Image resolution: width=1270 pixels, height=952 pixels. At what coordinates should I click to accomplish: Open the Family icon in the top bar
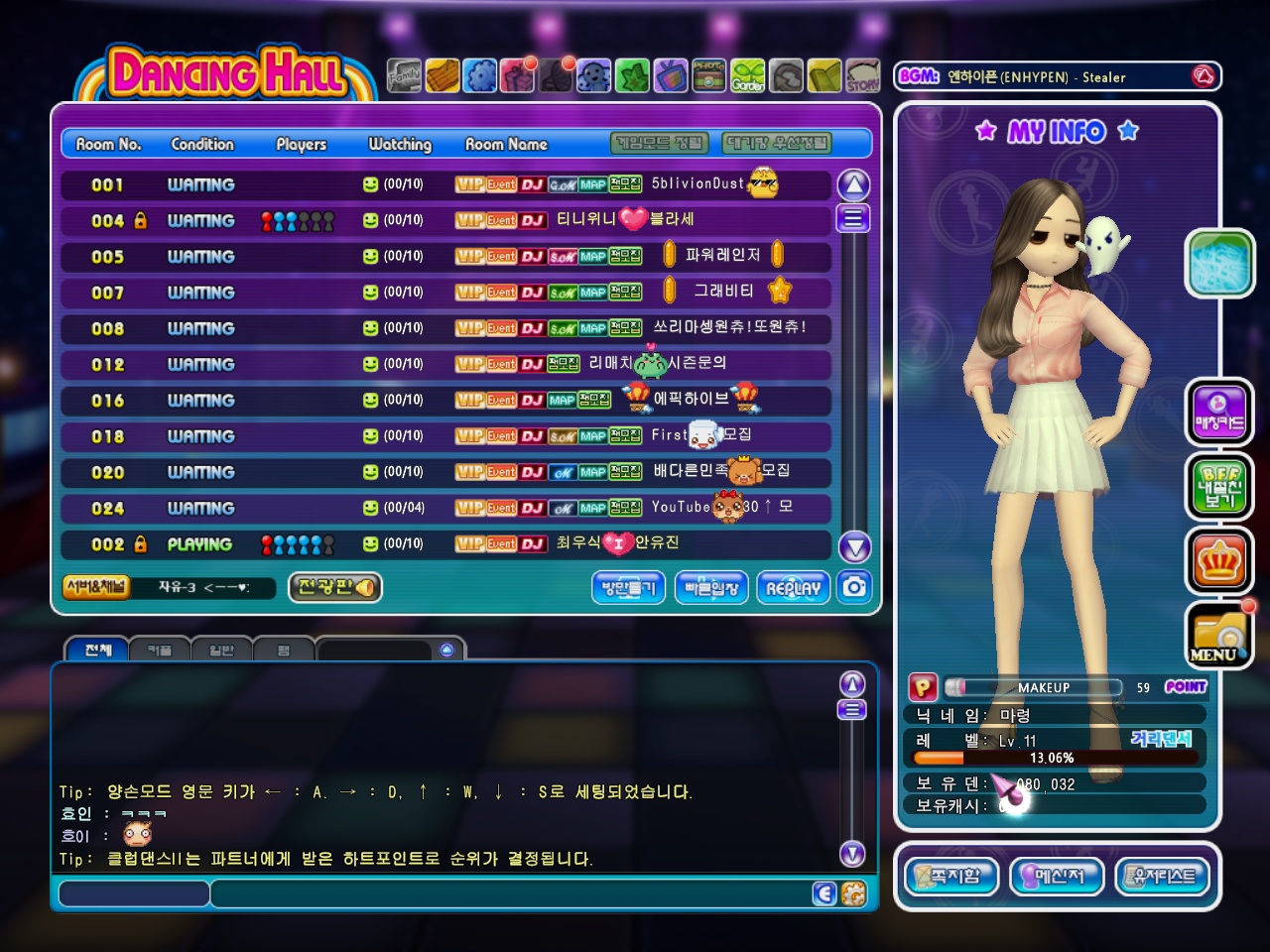pos(404,75)
